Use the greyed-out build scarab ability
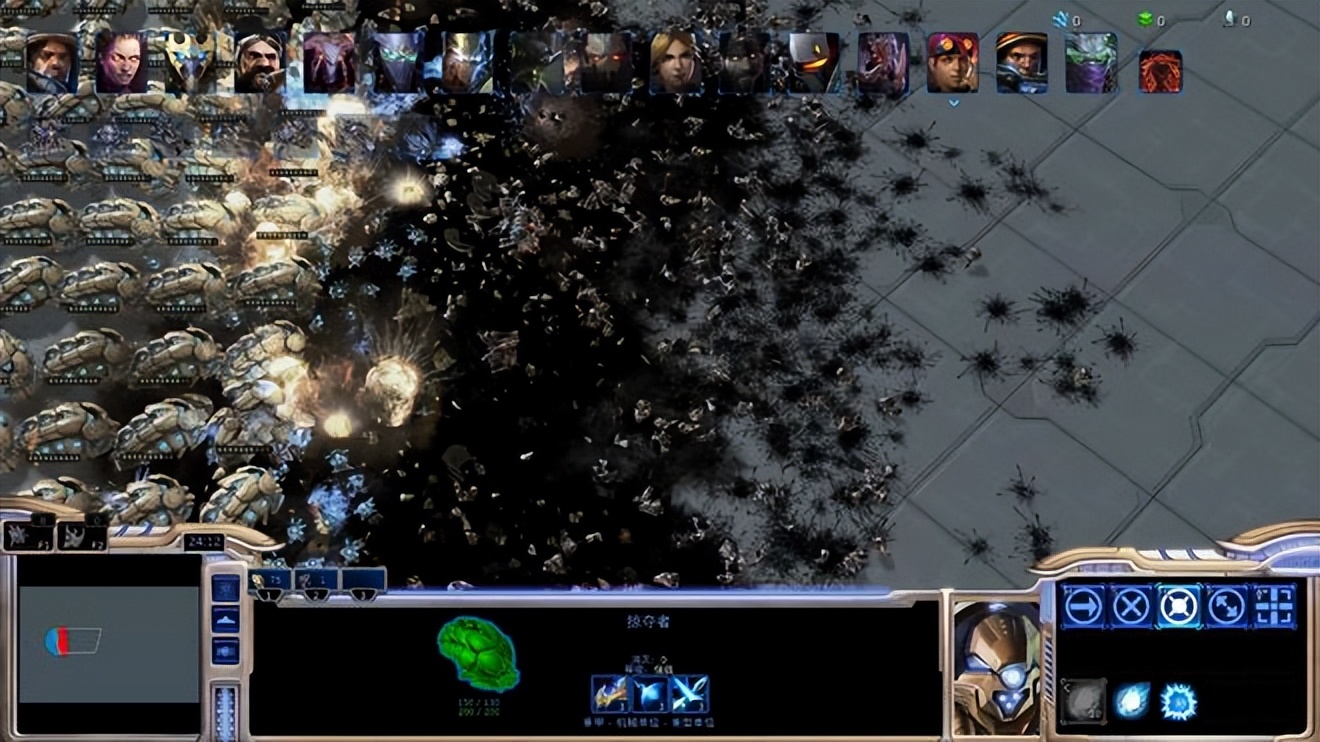The height and width of the screenshot is (742, 1320). 1083,701
